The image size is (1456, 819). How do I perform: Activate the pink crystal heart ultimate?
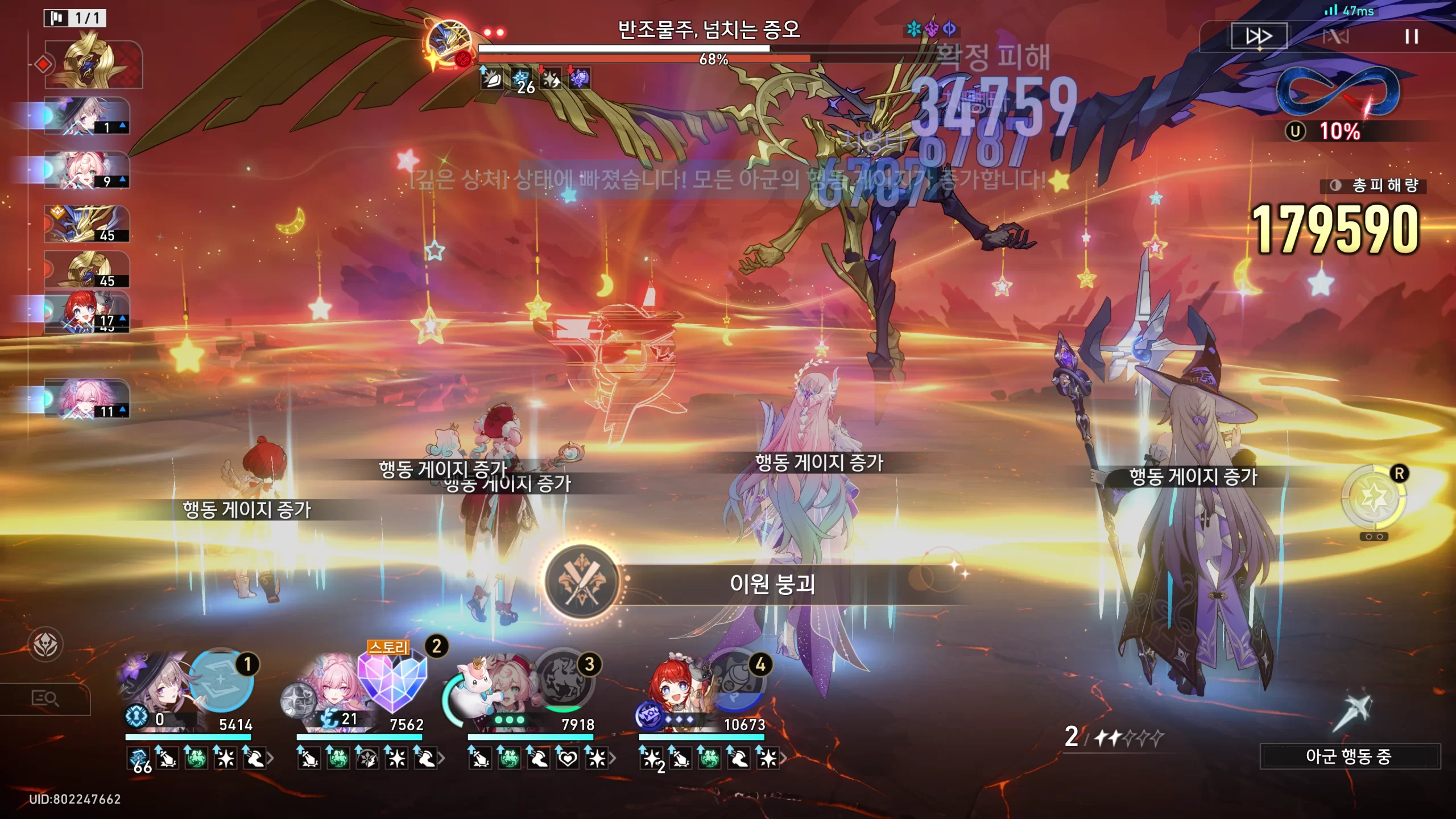(x=392, y=680)
